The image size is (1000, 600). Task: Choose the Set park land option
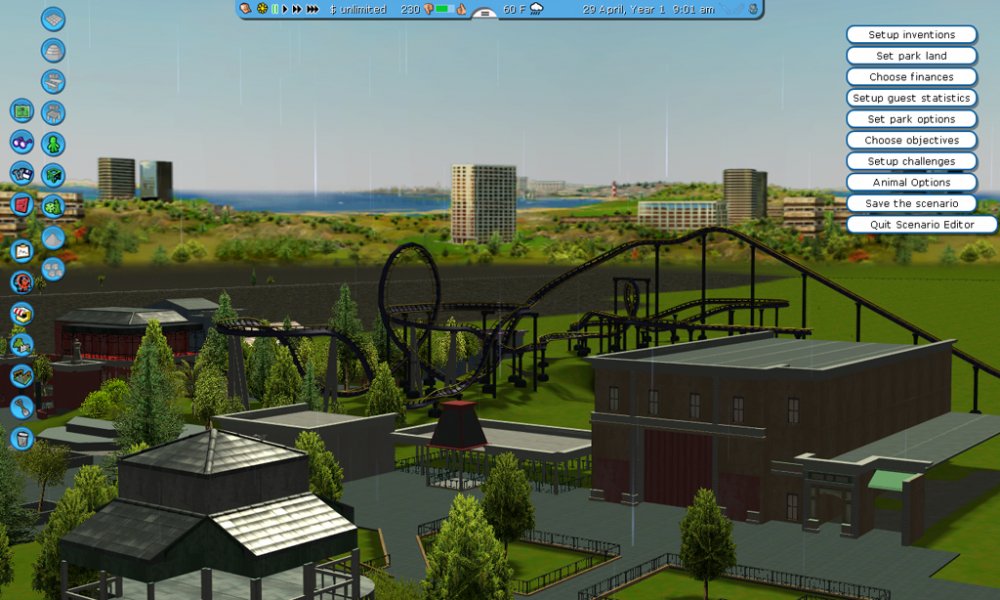tap(911, 56)
